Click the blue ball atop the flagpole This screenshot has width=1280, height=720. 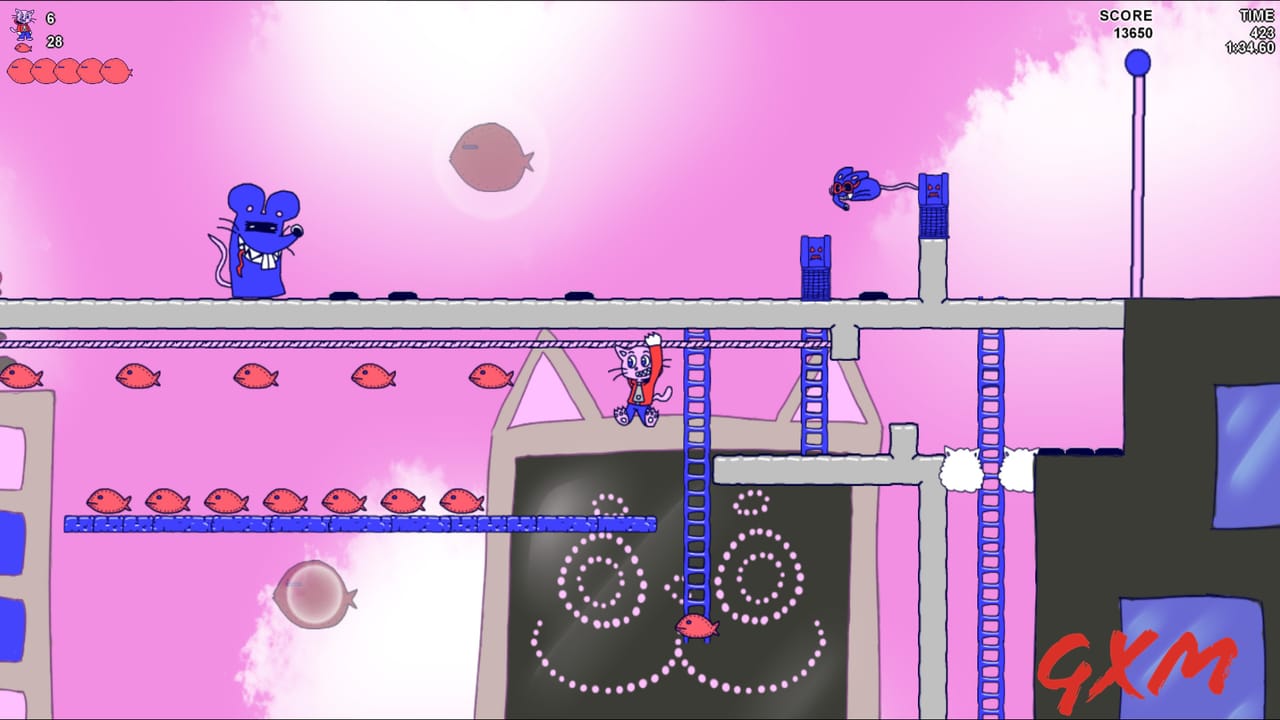pyautogui.click(x=1138, y=62)
